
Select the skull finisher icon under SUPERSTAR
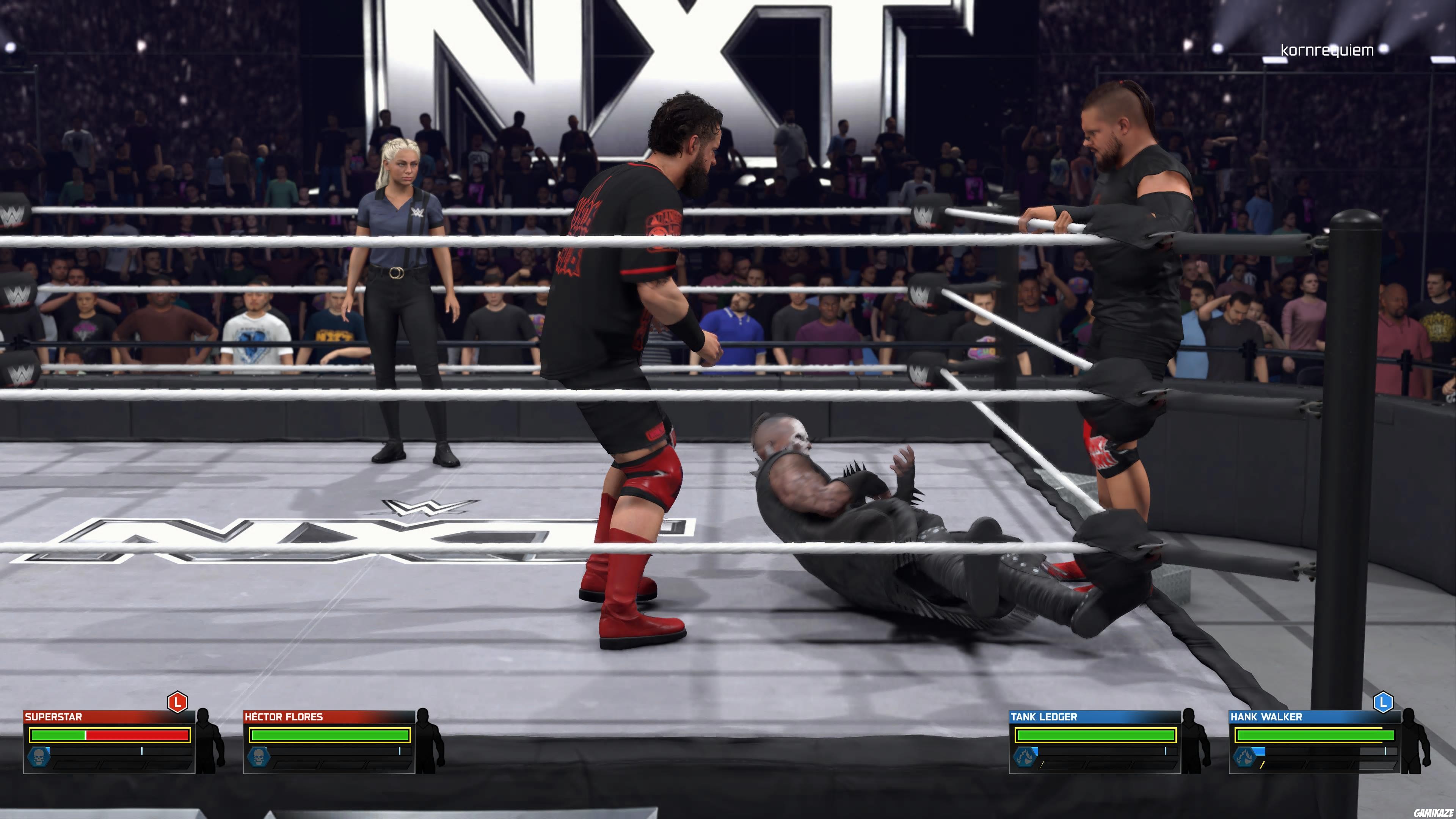tap(39, 758)
